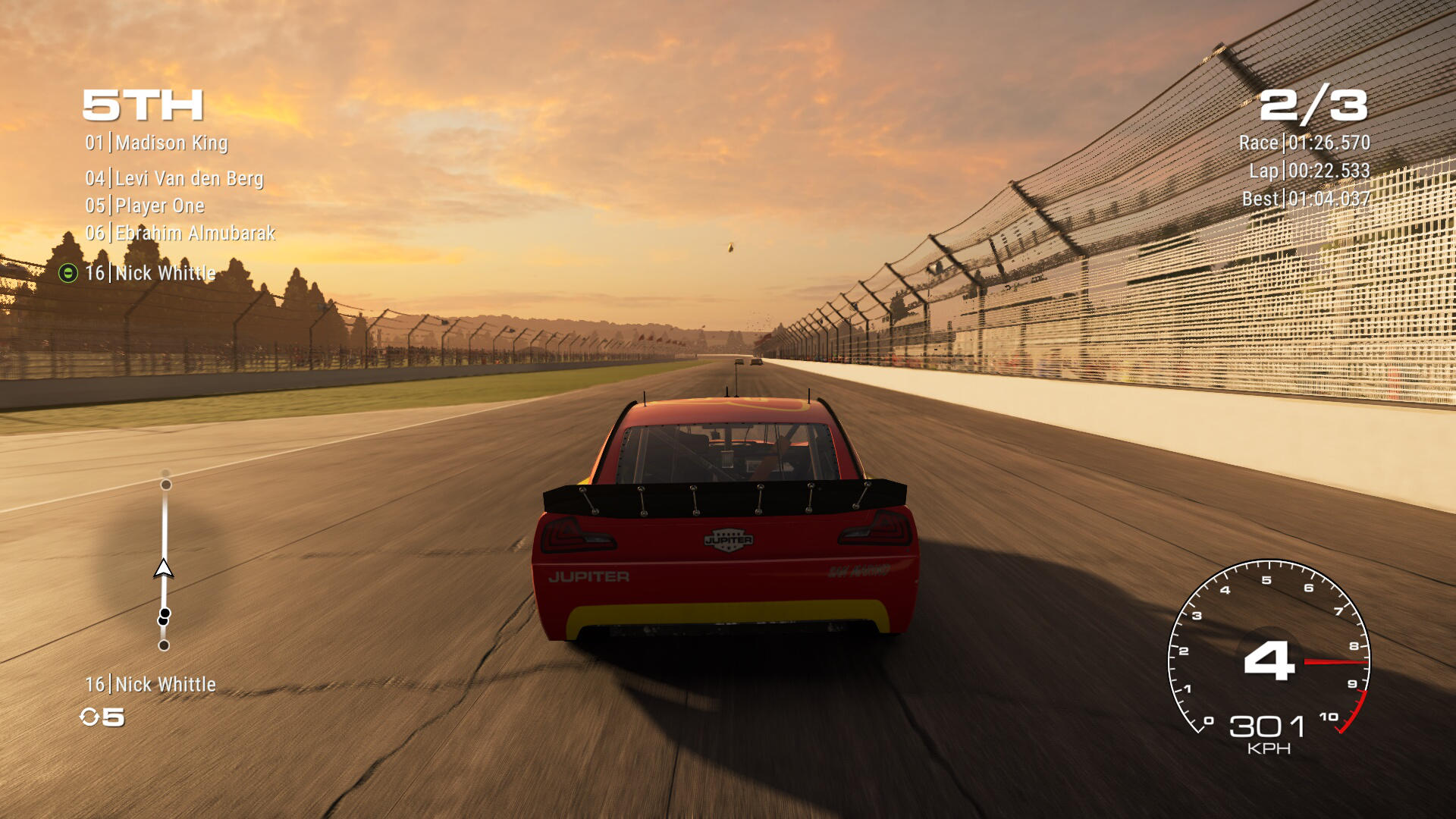
Task: Click the green icon beside Nick Whittle
Action: pyautogui.click(x=68, y=273)
